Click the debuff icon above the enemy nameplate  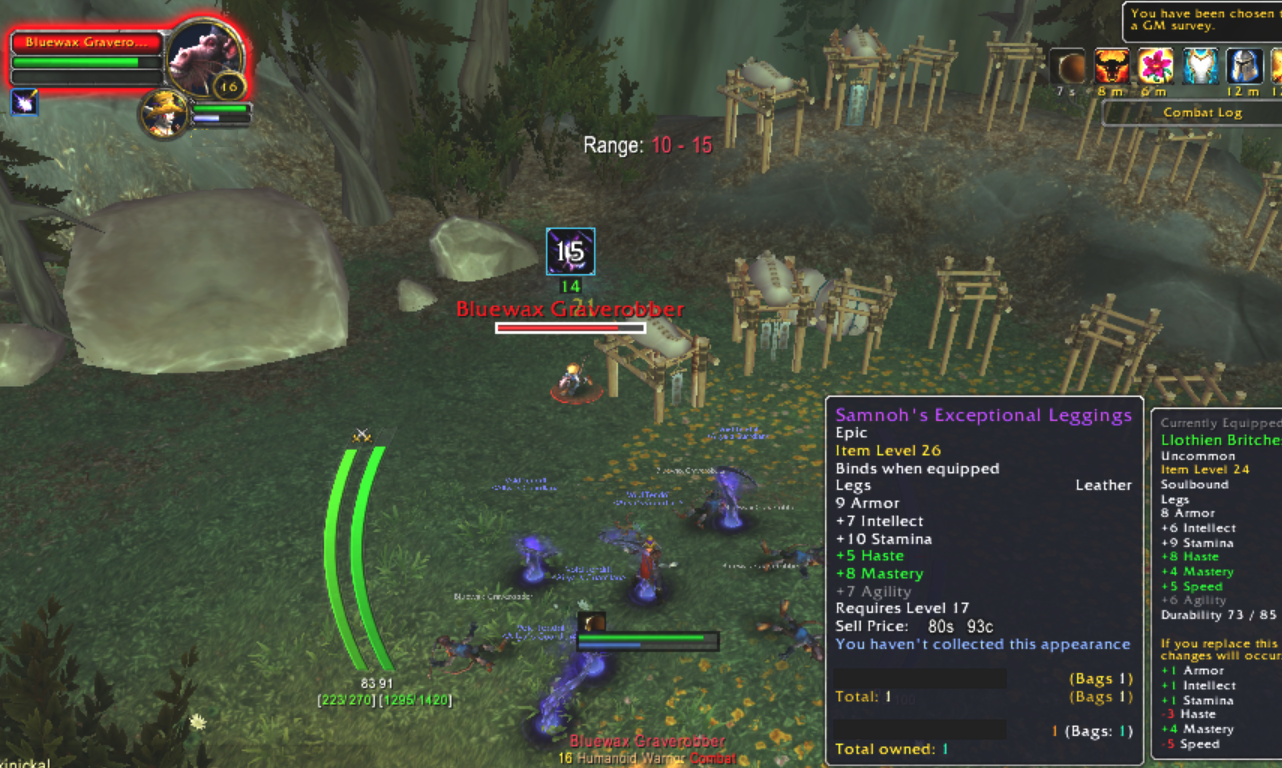(x=570, y=251)
